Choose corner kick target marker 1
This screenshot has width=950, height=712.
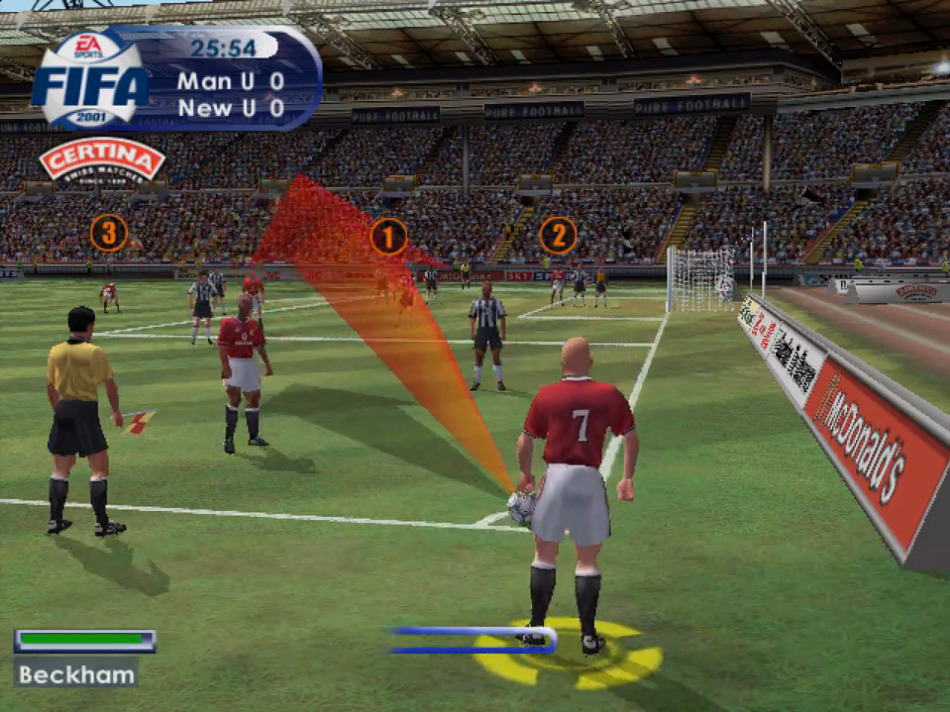[x=388, y=237]
